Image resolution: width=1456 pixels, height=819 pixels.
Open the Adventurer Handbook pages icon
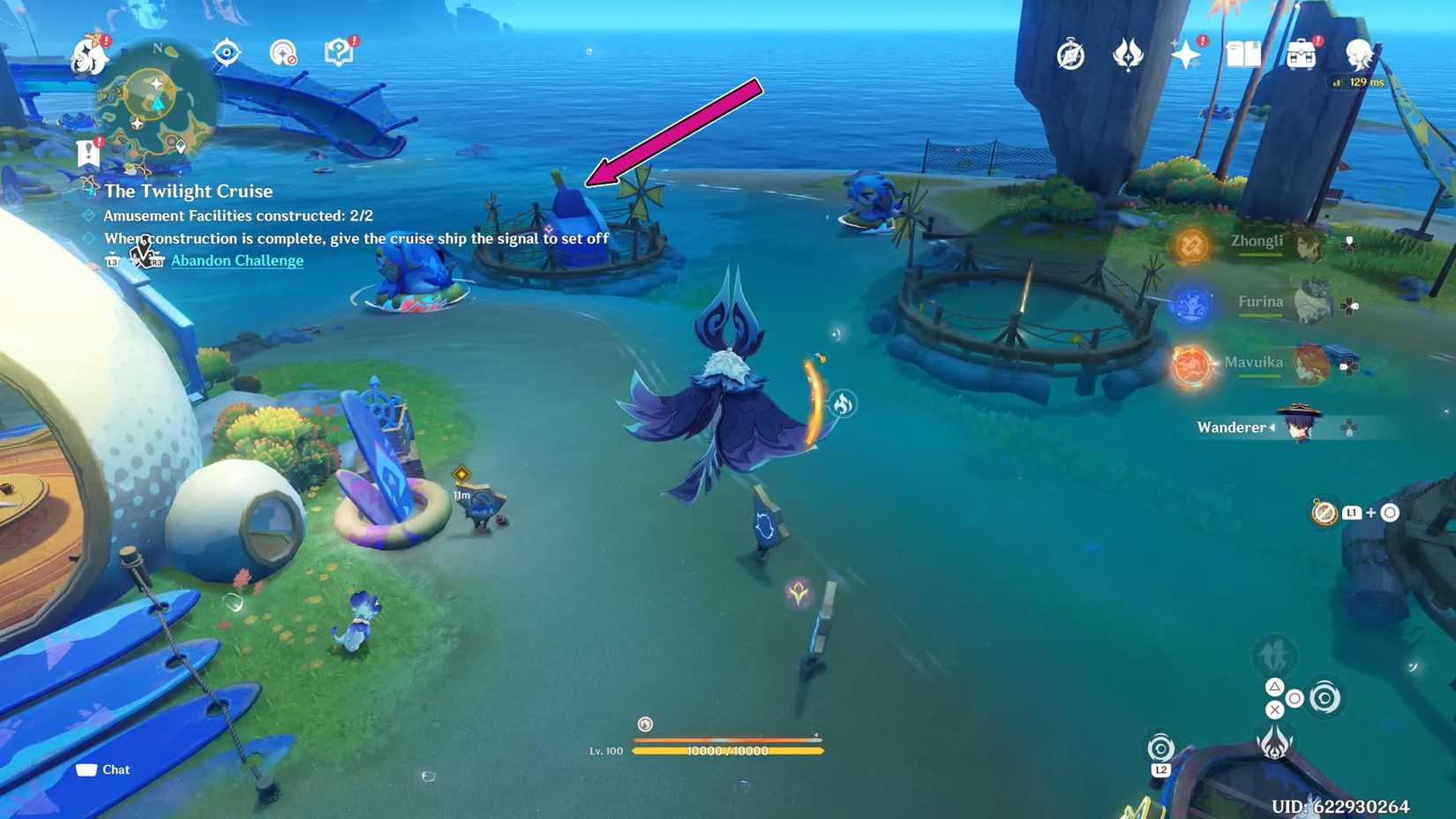pyautogui.click(x=1244, y=55)
